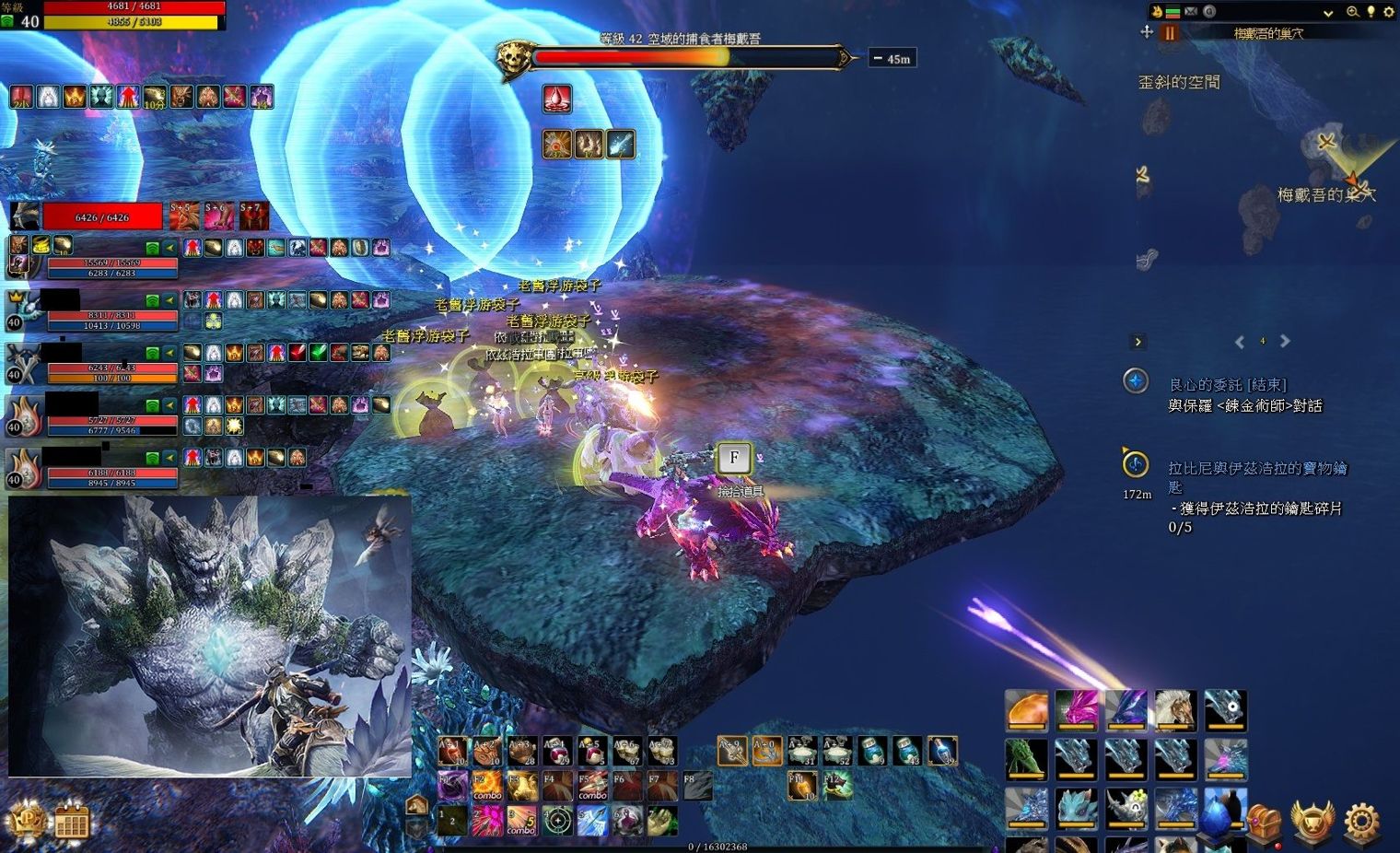1400x853 pixels.
Task: Select the pink crystal dragon mount icon
Action: (x=1076, y=710)
